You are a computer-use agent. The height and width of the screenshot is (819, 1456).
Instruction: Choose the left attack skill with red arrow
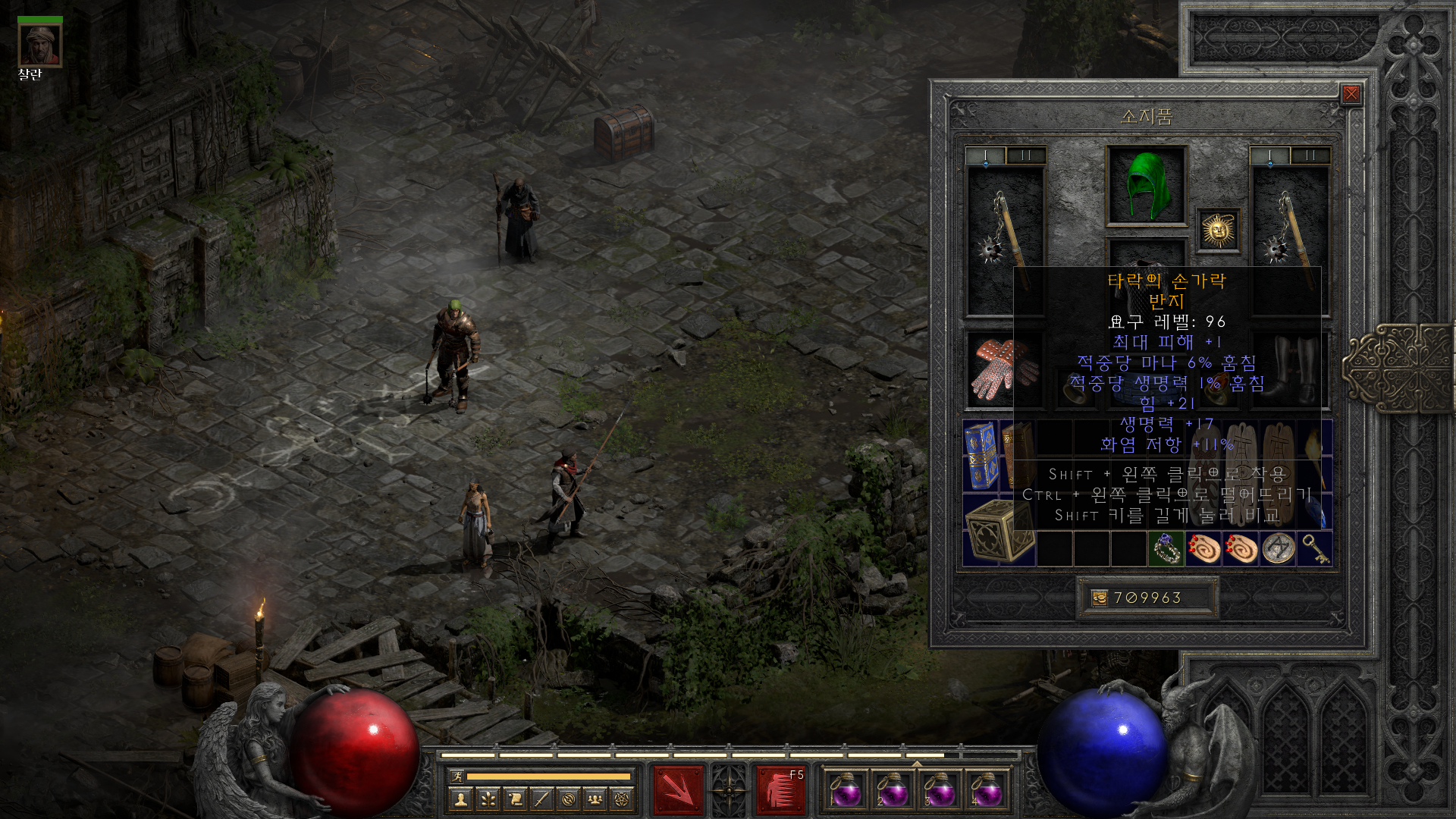[x=678, y=790]
